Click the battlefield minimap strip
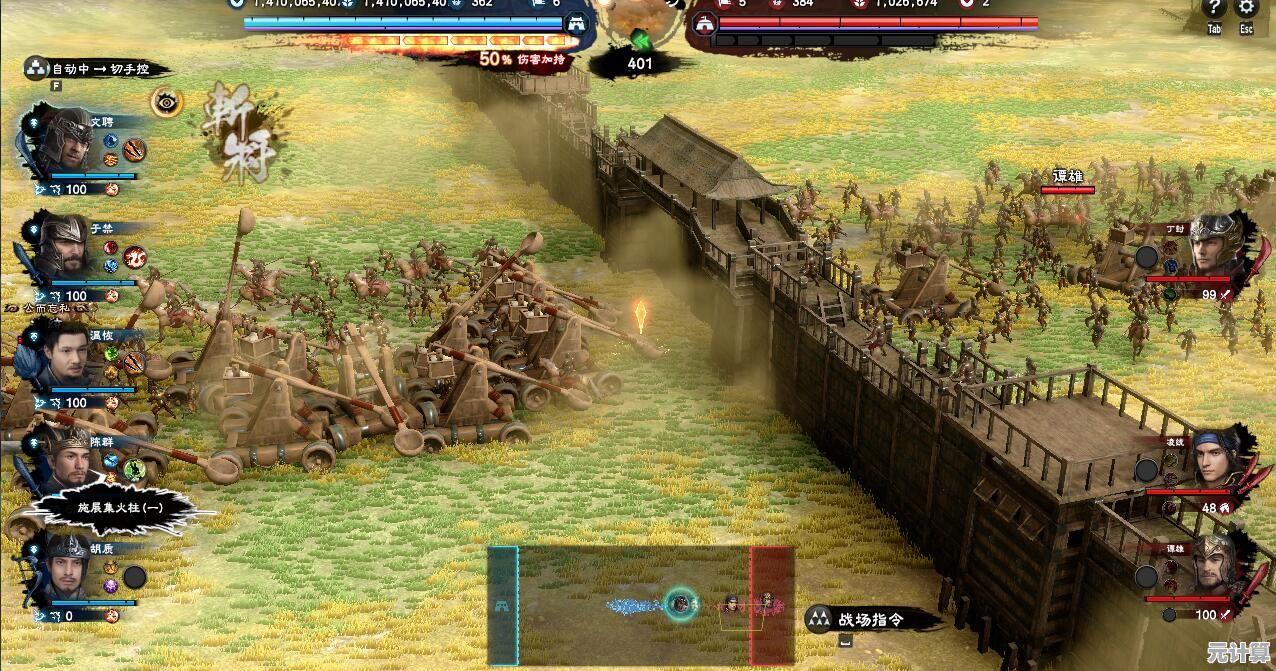The height and width of the screenshot is (671, 1276). click(x=641, y=604)
